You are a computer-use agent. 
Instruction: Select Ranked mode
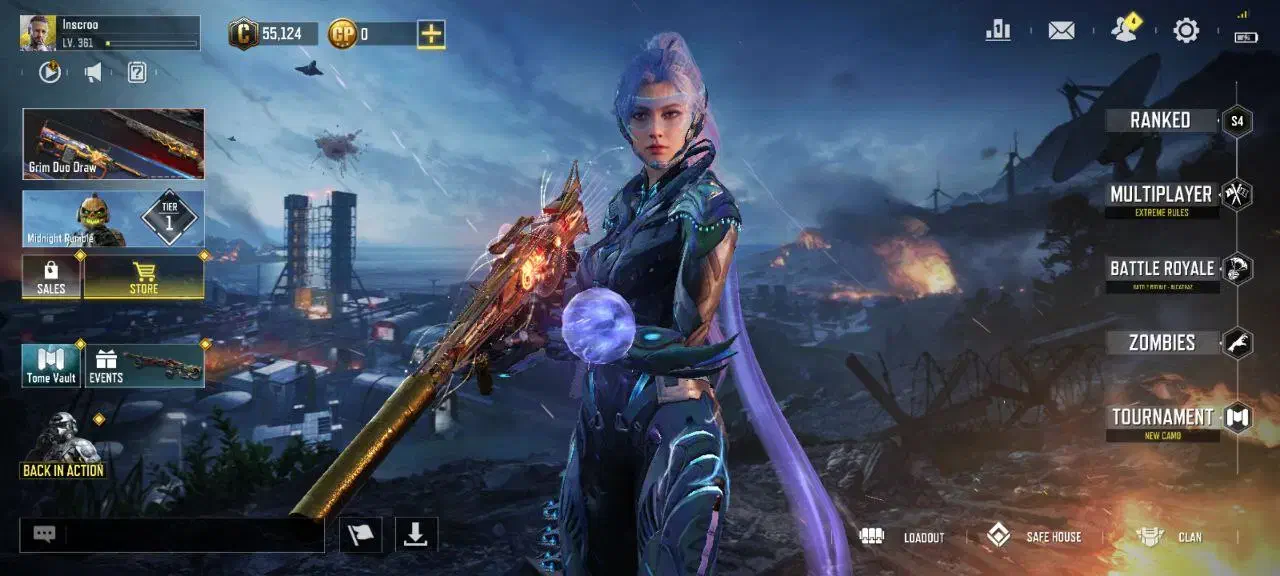coord(1162,120)
